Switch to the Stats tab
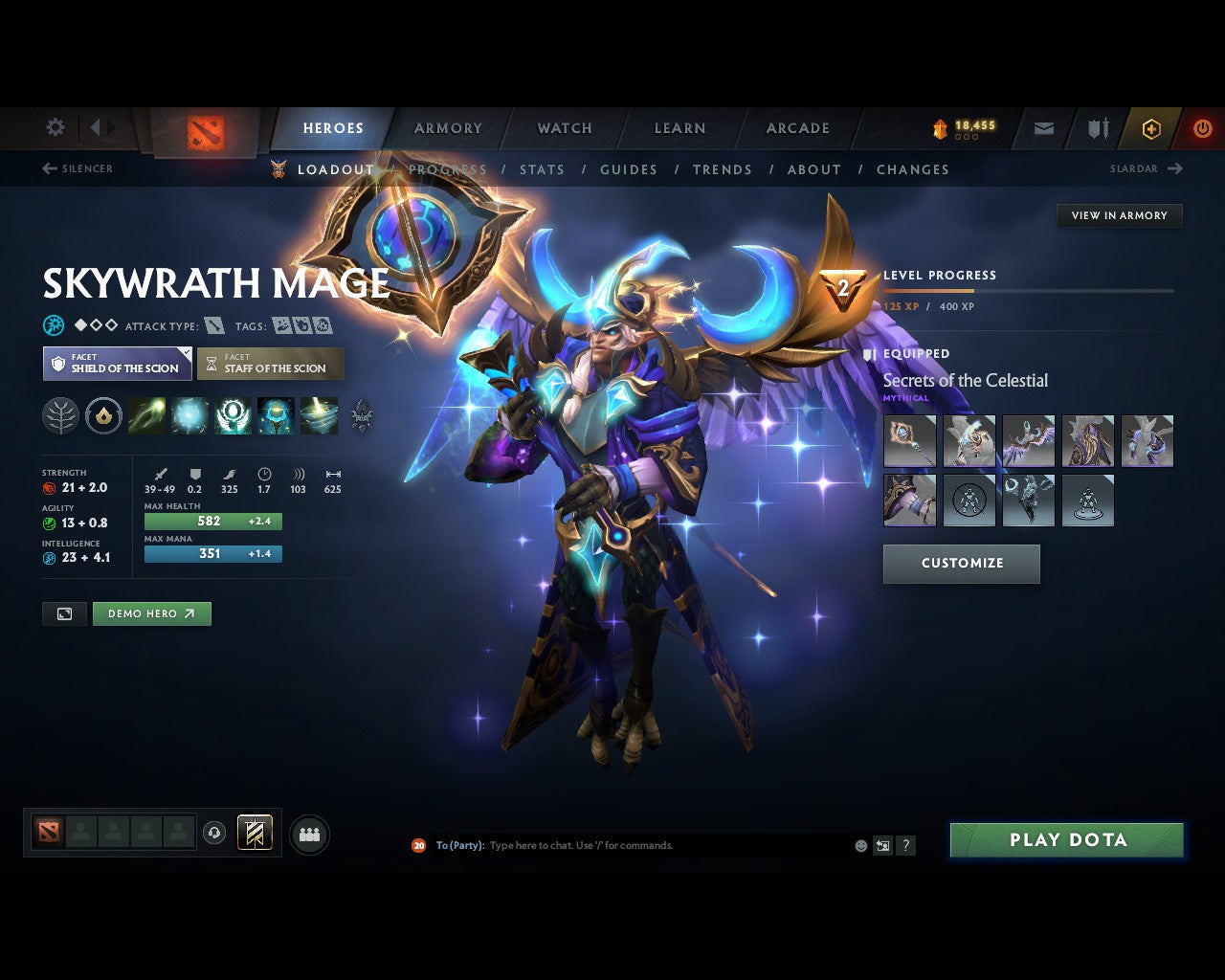The image size is (1225, 980). click(542, 169)
